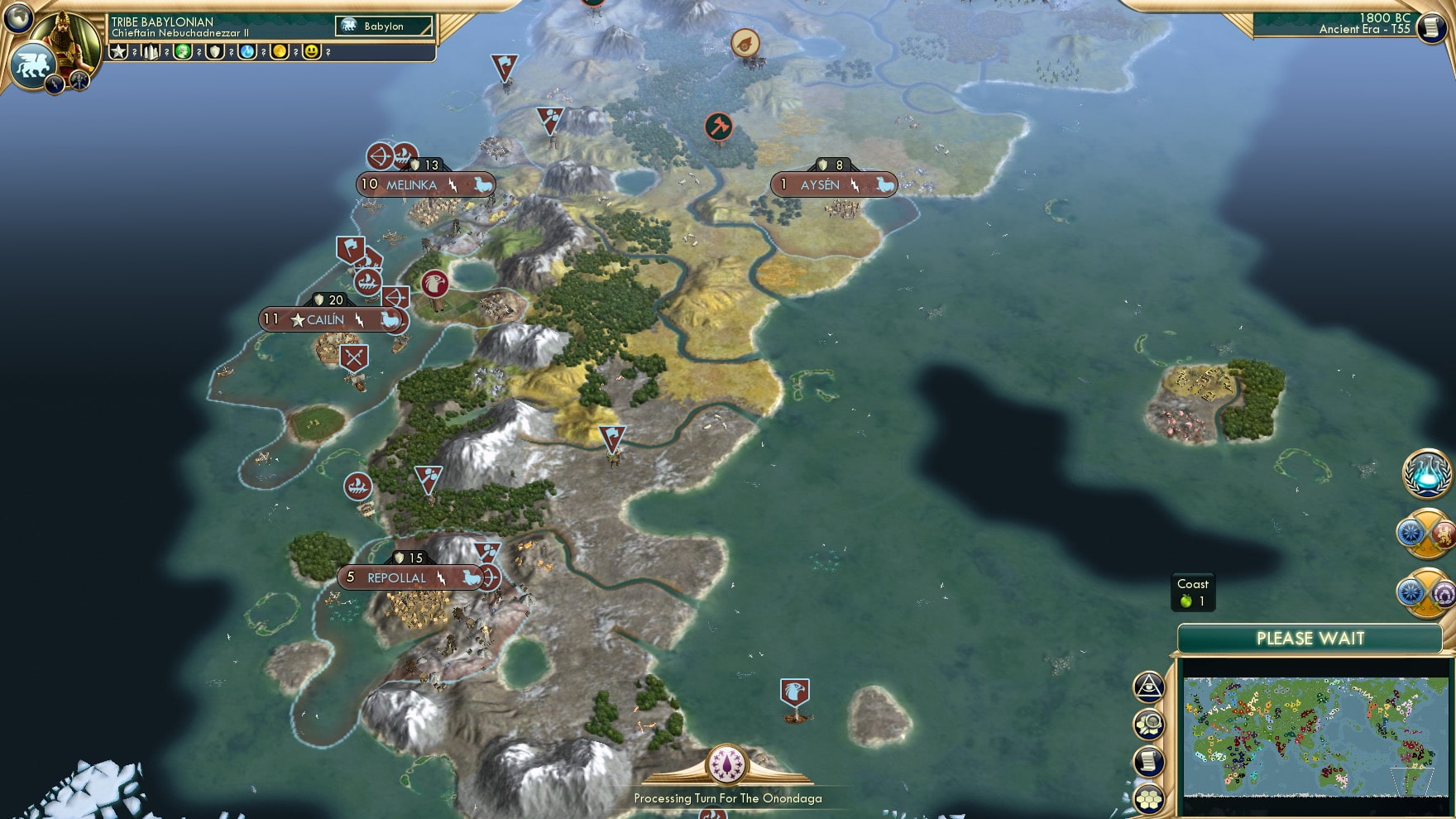Open the glowing flask research notification
Image resolution: width=1456 pixels, height=819 pixels.
pos(1427,474)
